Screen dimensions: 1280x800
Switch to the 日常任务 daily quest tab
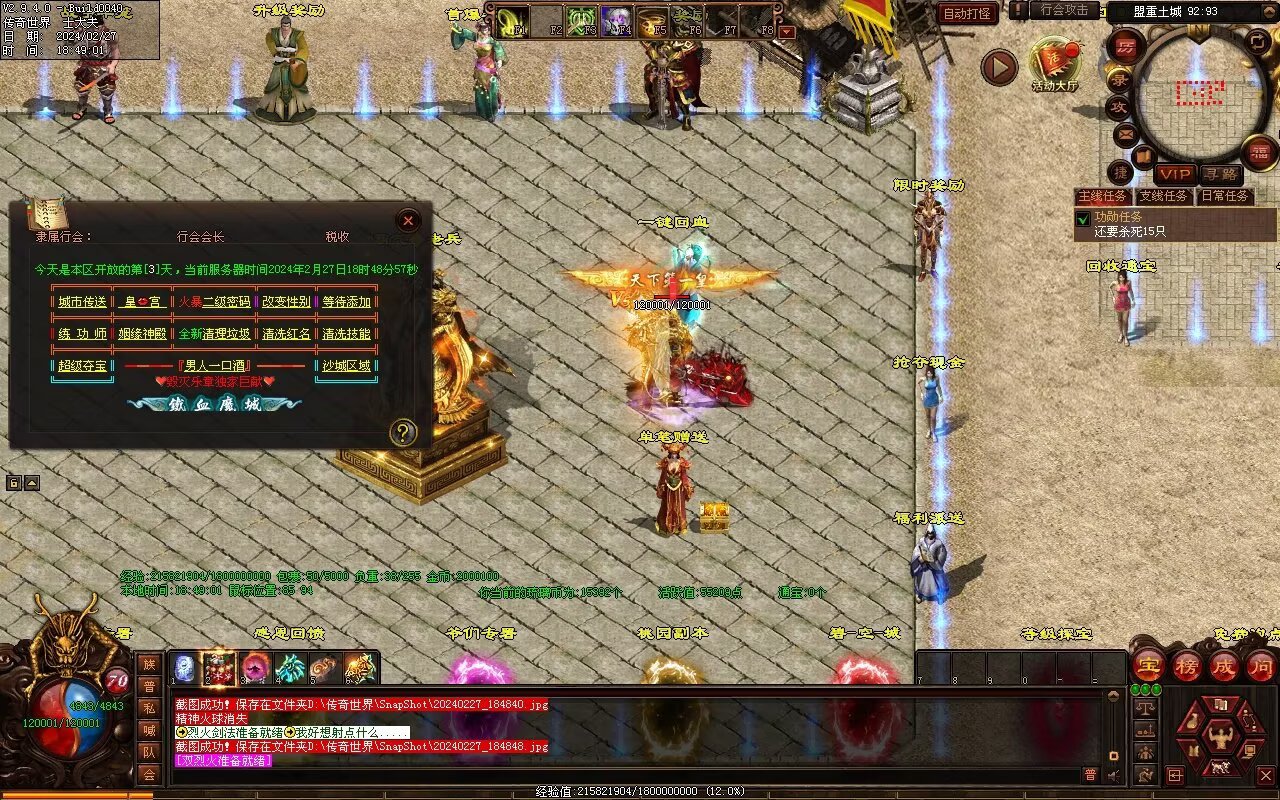(1225, 196)
